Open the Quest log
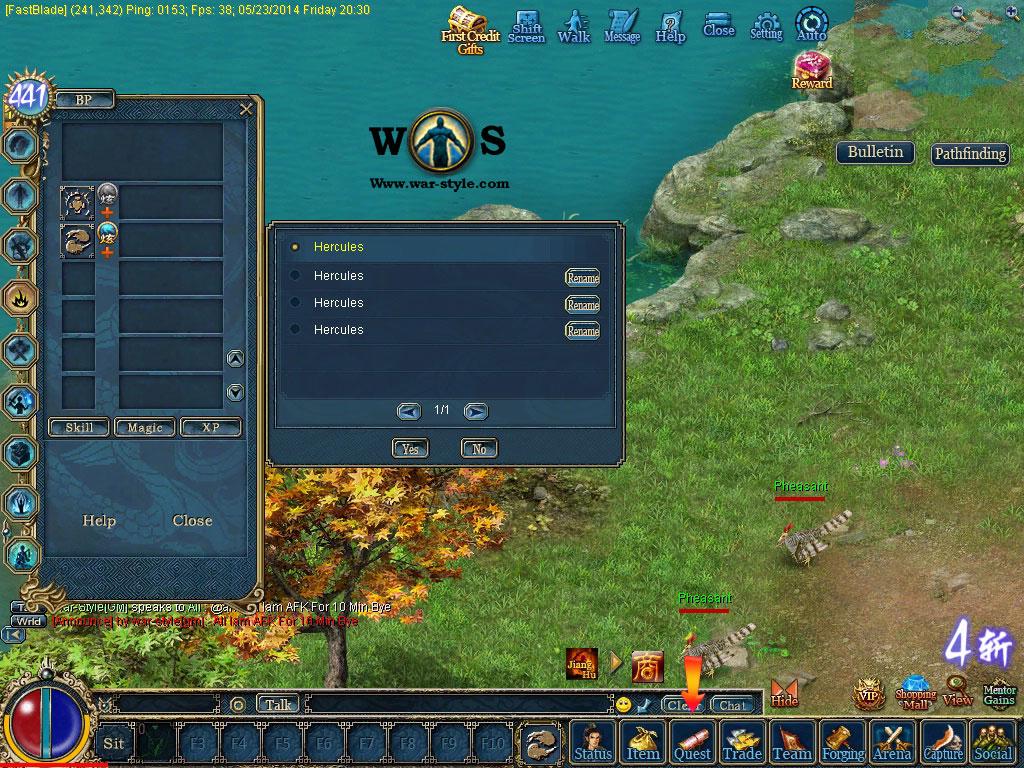The image size is (1024, 768). 692,742
